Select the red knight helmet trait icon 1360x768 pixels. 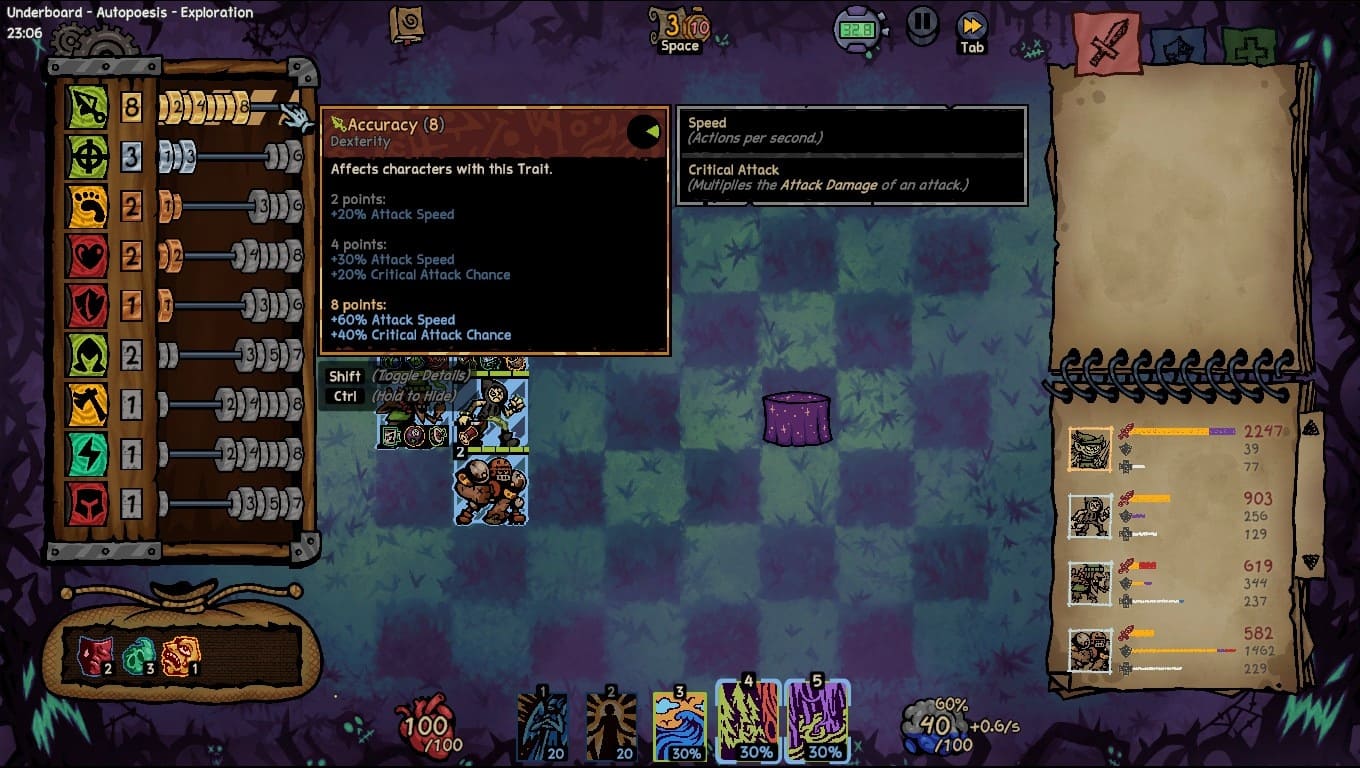[x=87, y=504]
